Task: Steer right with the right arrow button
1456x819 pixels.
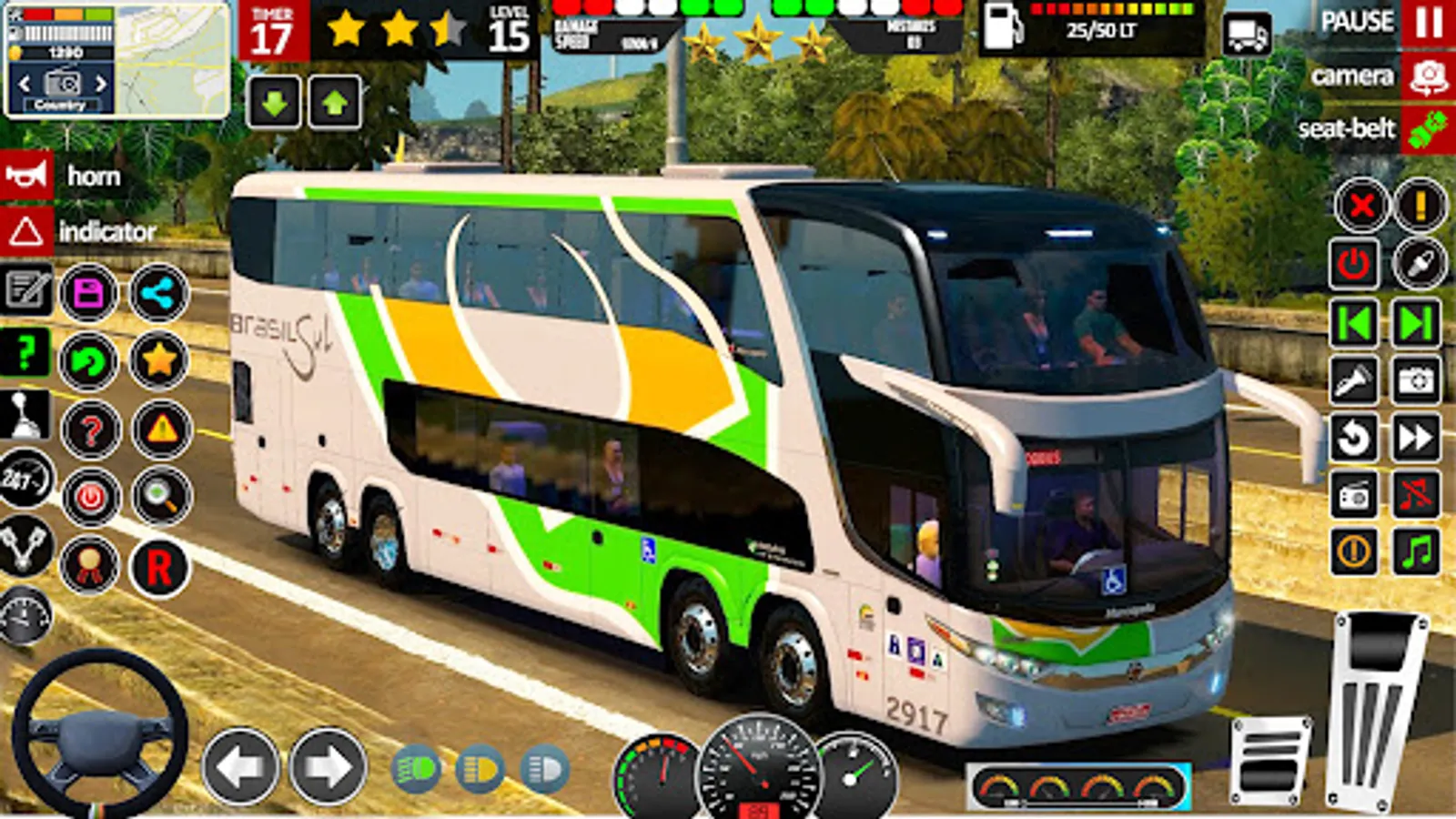Action: 327,766
